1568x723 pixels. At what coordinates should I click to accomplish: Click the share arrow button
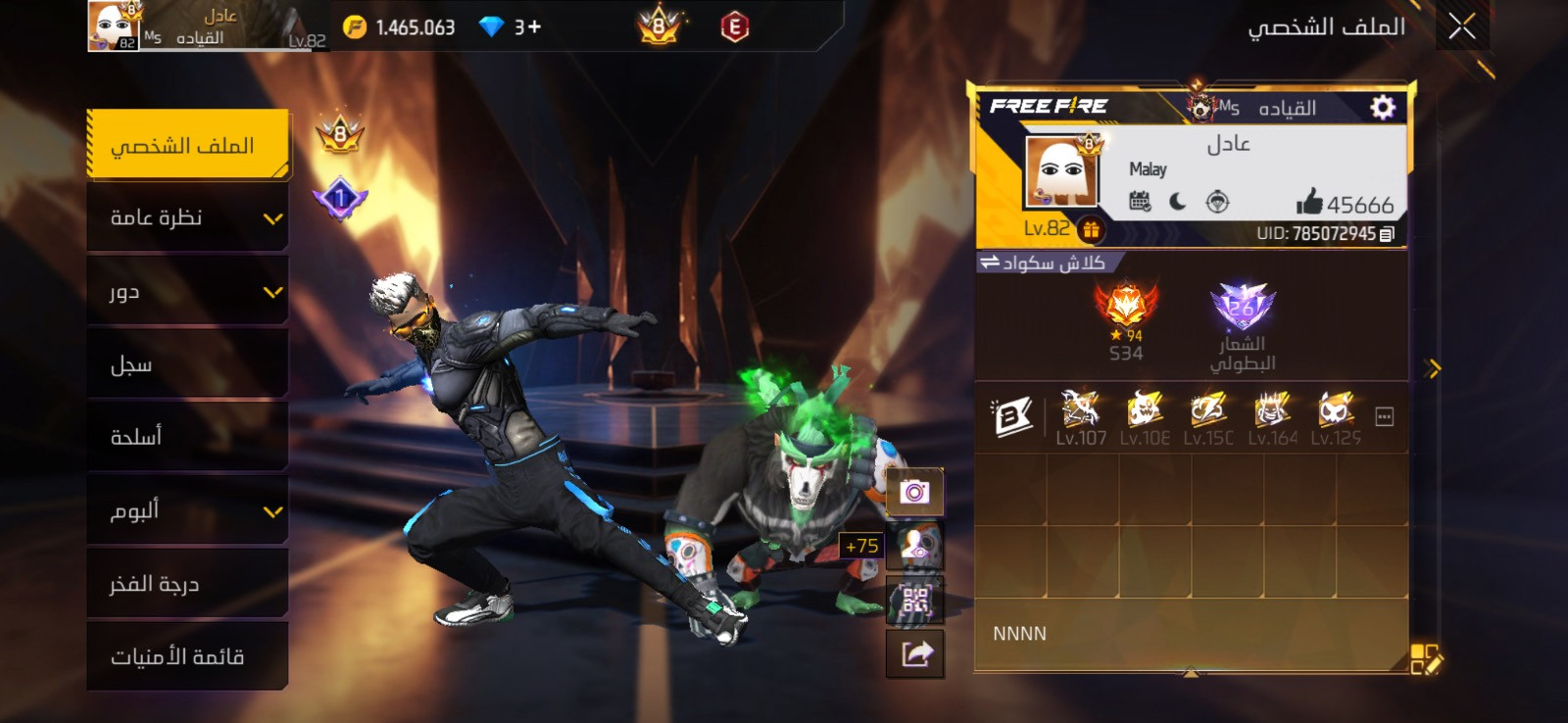[x=914, y=653]
